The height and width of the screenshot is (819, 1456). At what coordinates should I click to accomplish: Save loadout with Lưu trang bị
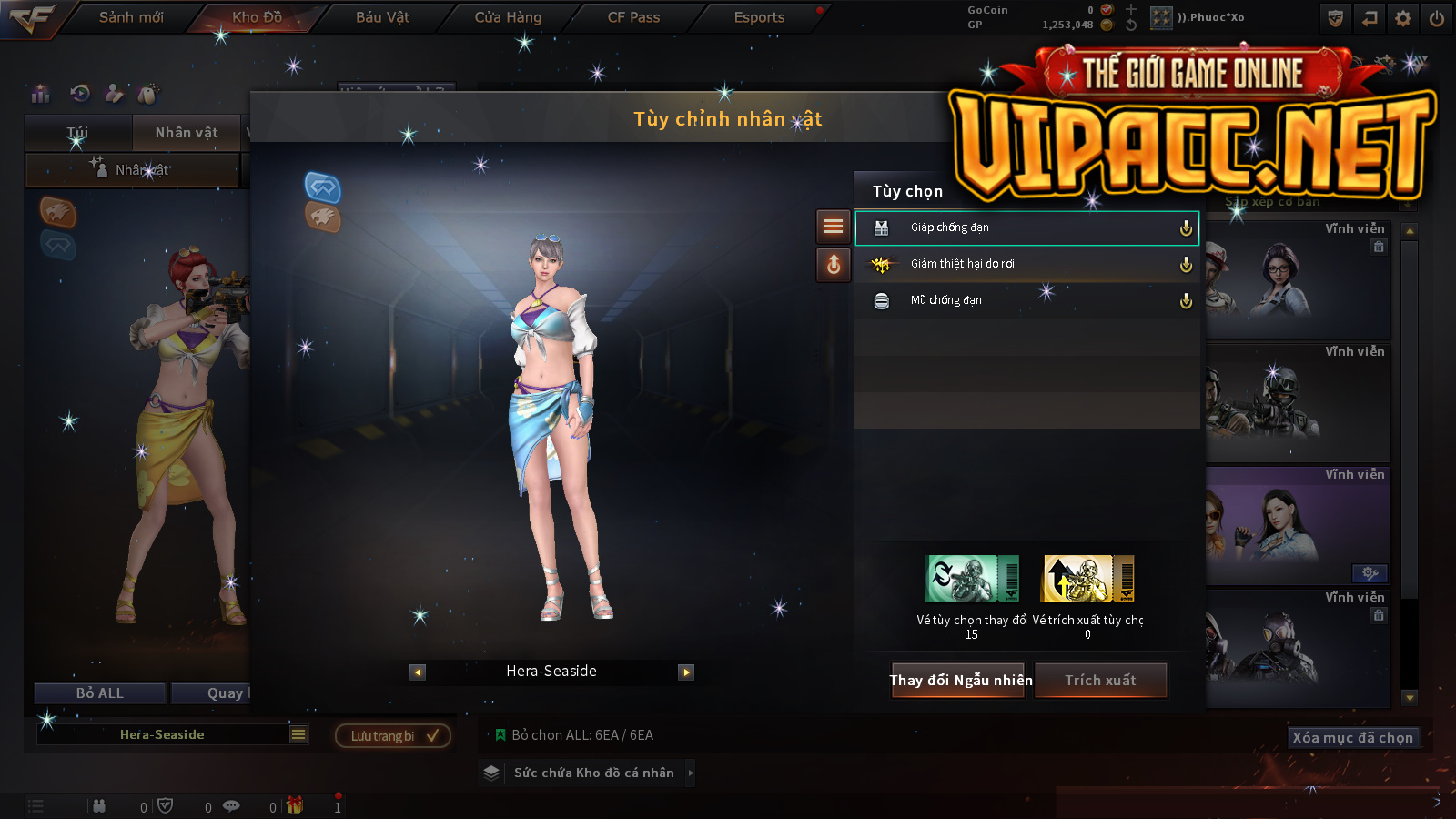click(393, 735)
